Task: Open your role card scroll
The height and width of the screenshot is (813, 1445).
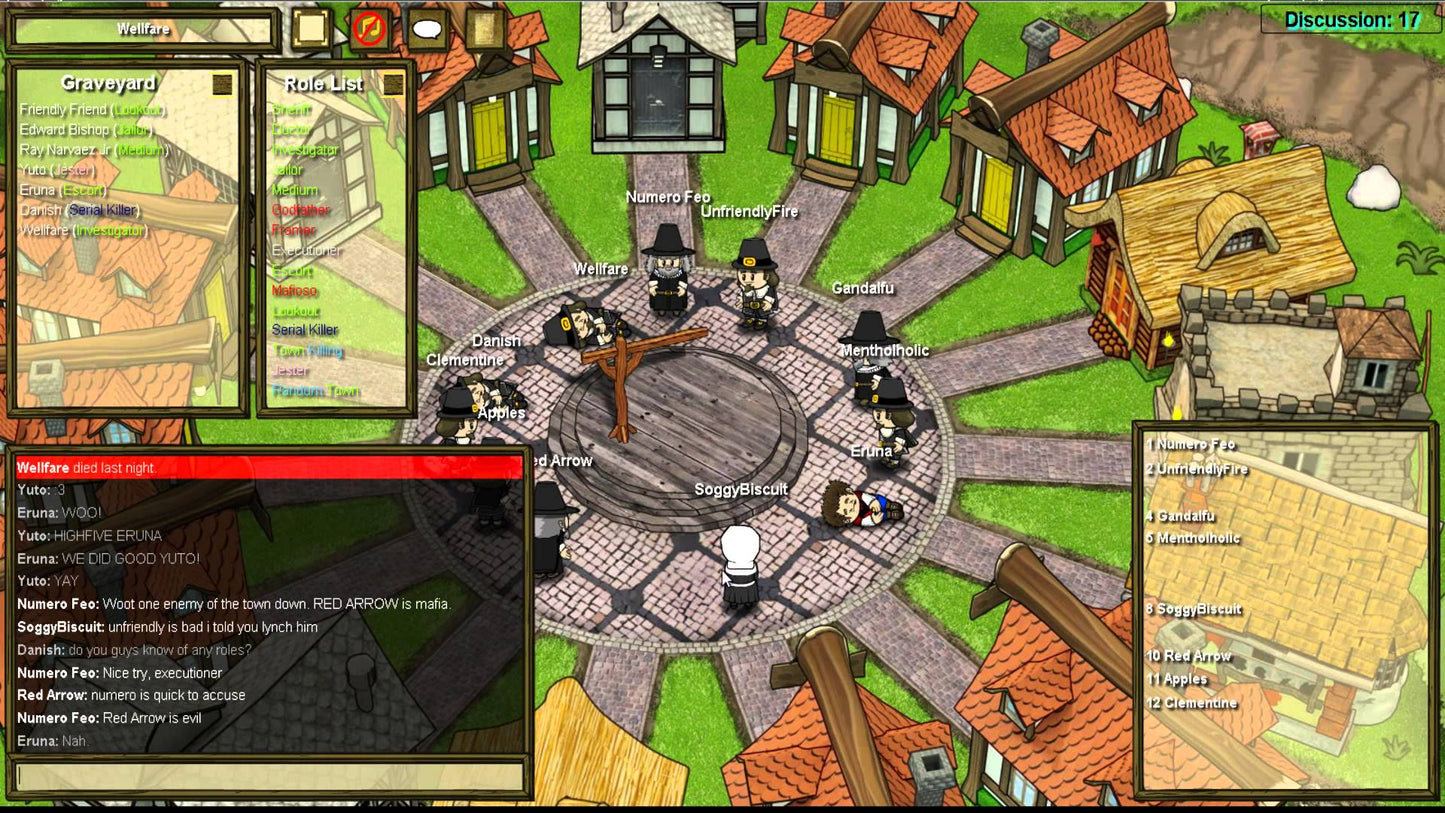Action: pos(485,28)
